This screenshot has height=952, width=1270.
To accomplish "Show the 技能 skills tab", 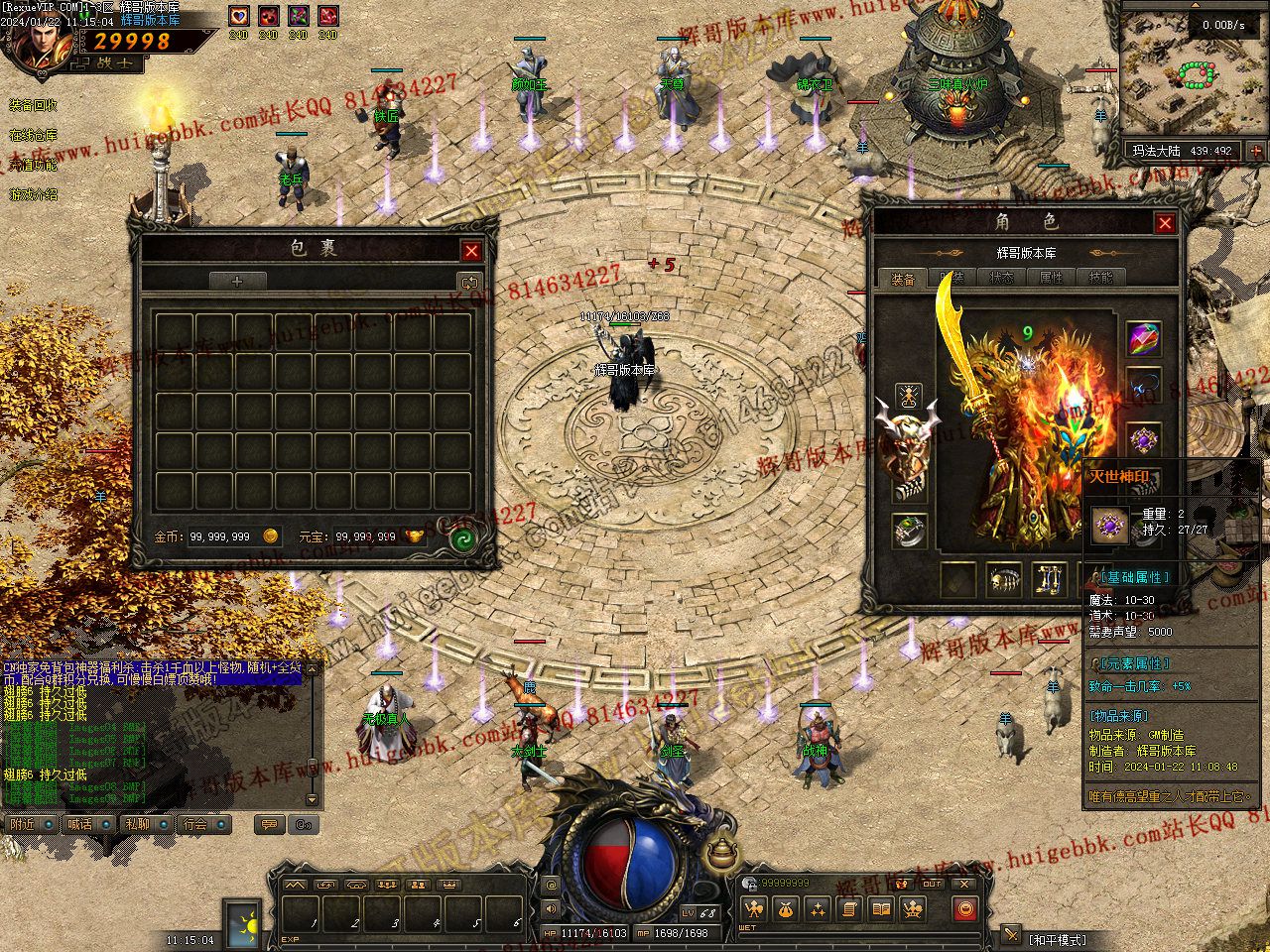I will tap(1100, 279).
